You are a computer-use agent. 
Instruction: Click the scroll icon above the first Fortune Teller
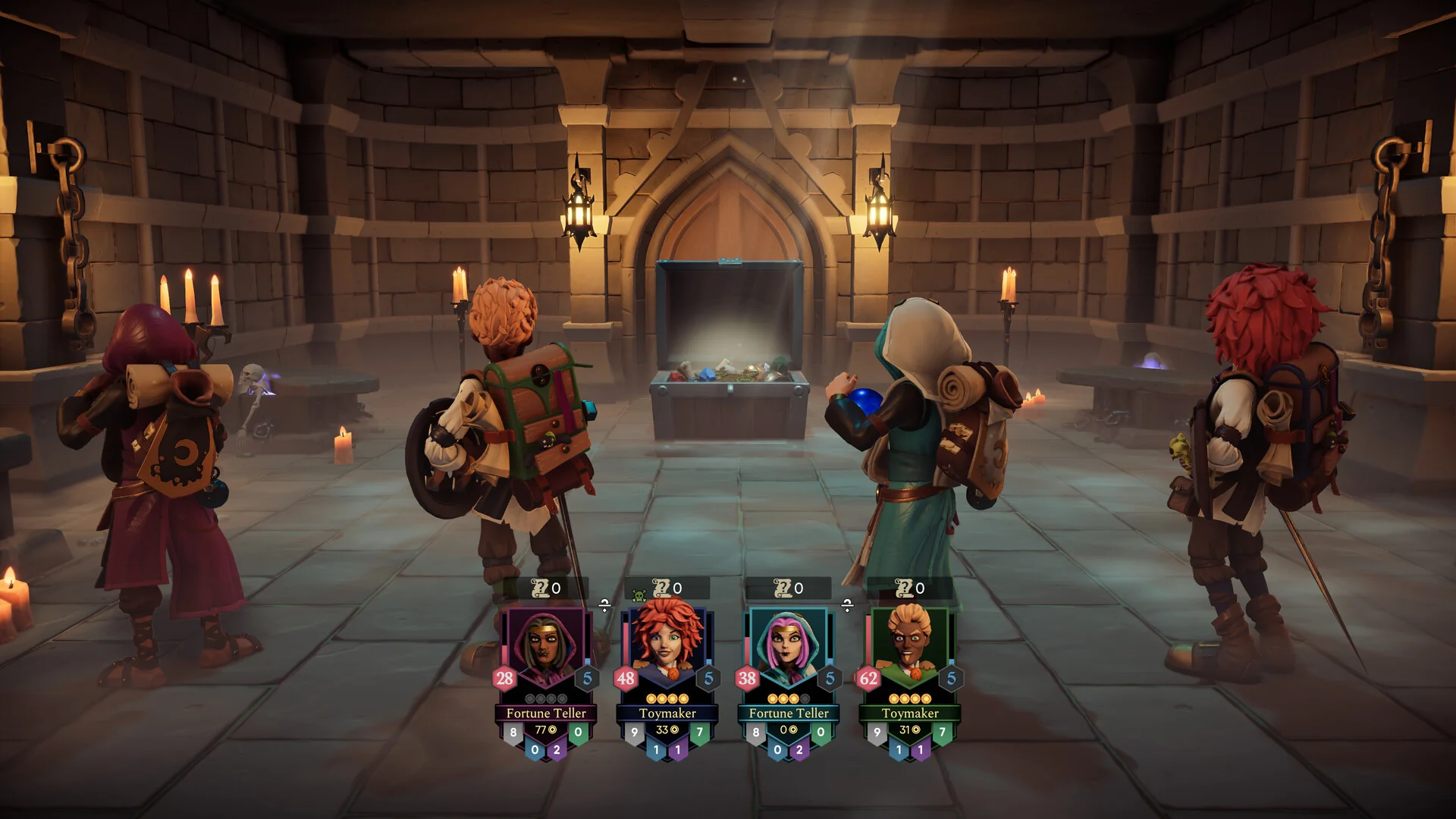[540, 588]
